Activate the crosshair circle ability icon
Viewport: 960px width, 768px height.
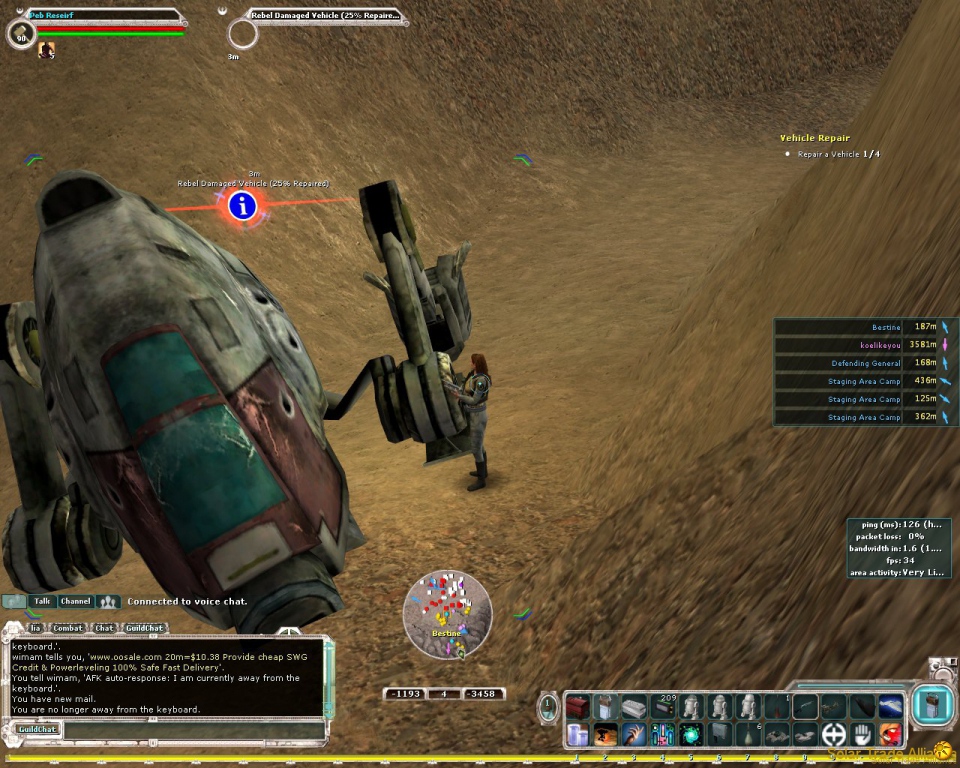tap(833, 735)
